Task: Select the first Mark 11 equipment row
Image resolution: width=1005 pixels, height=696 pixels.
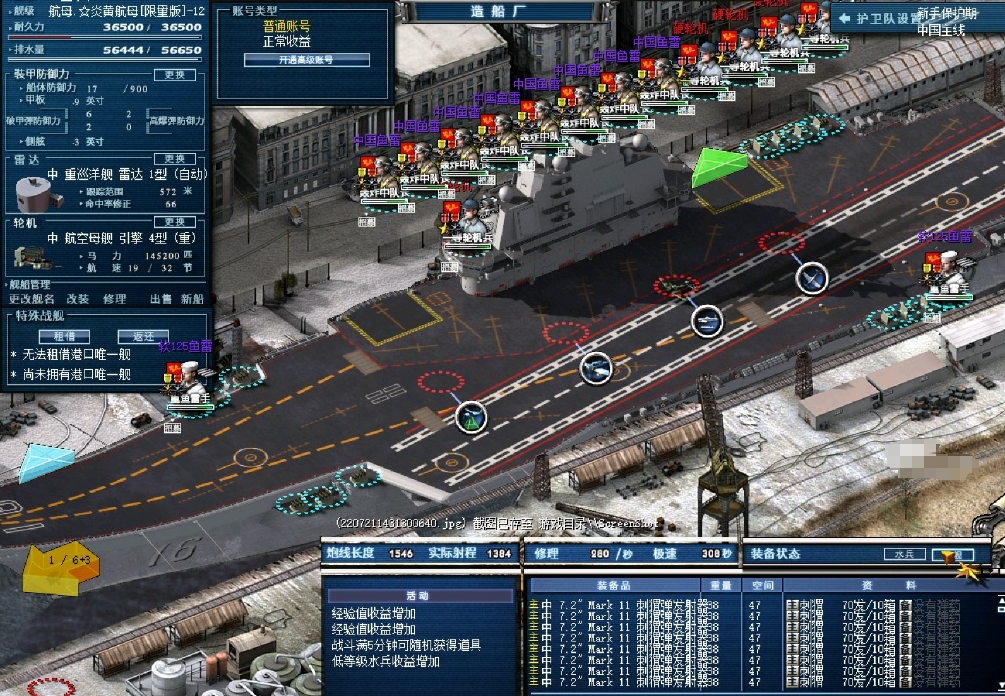Action: pos(640,605)
